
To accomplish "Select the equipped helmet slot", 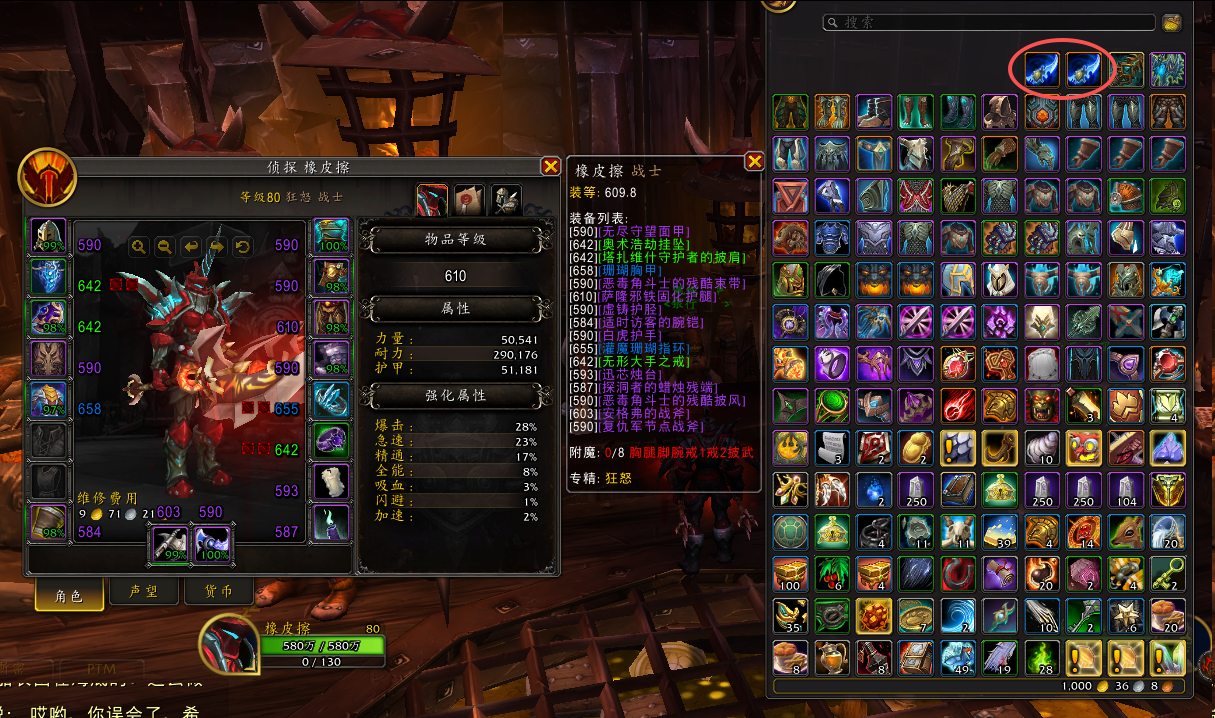I will [x=49, y=236].
